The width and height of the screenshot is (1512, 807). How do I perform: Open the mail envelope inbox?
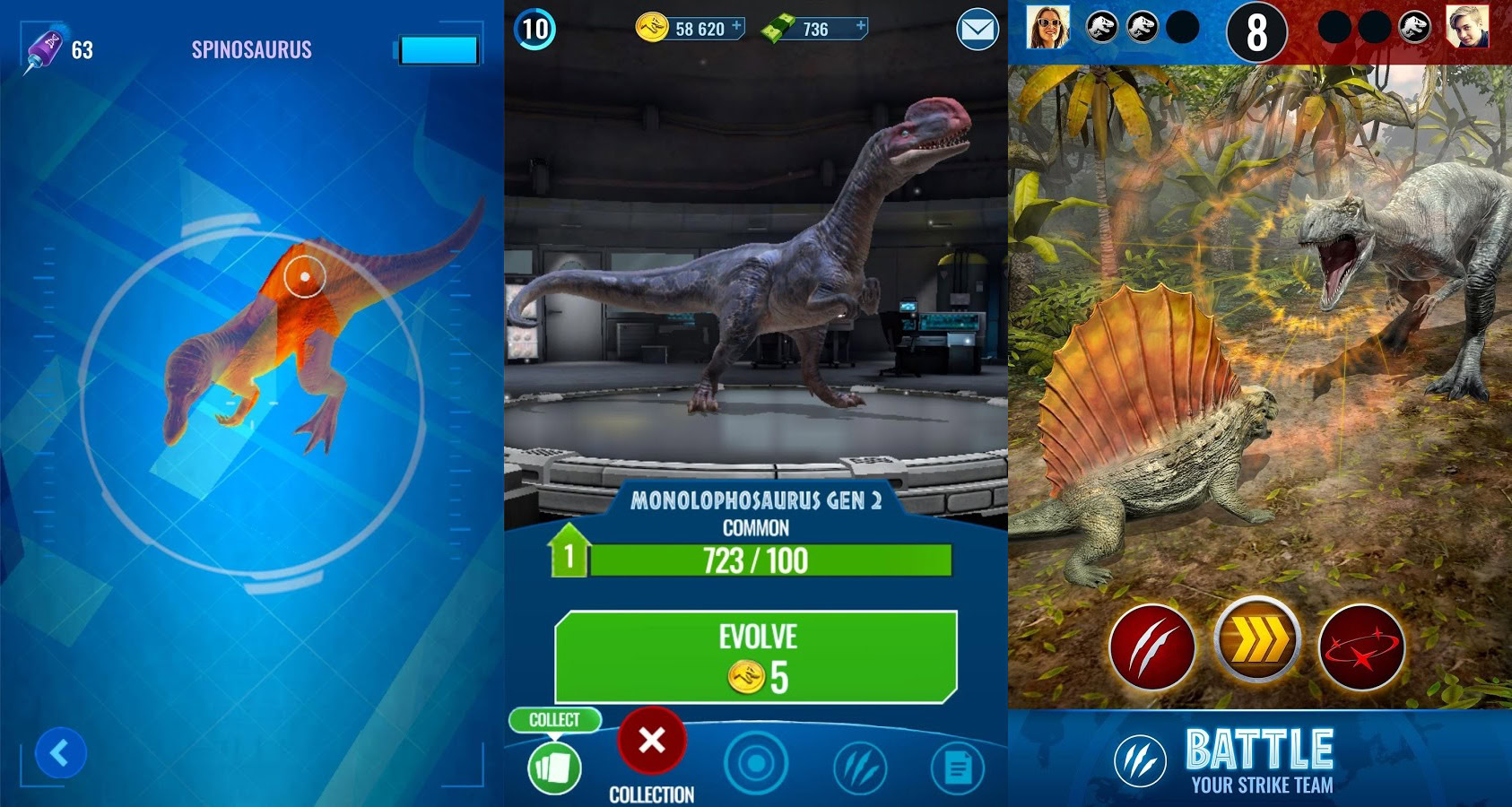click(977, 30)
